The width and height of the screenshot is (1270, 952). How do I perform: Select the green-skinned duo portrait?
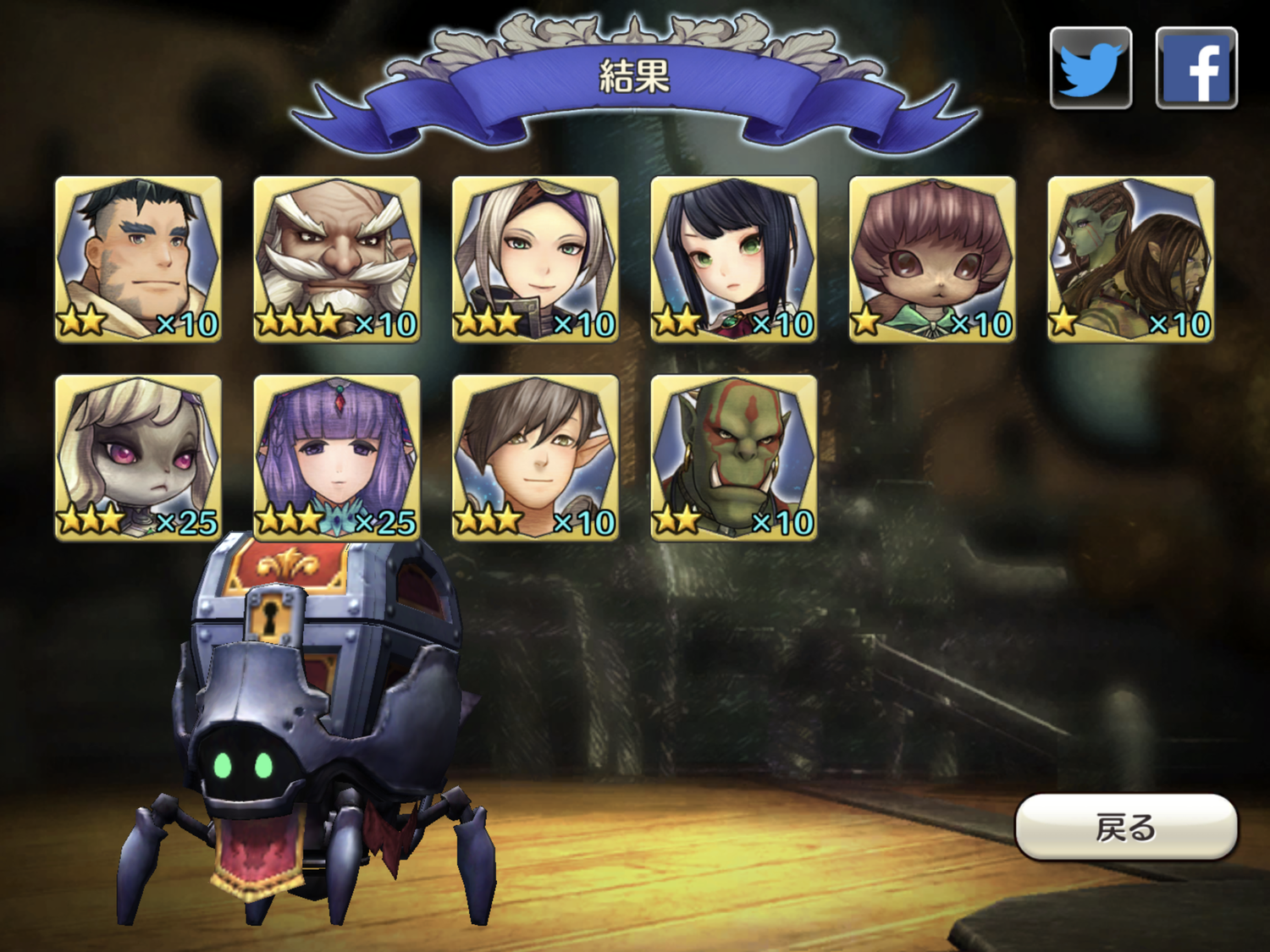pyautogui.click(x=1131, y=259)
